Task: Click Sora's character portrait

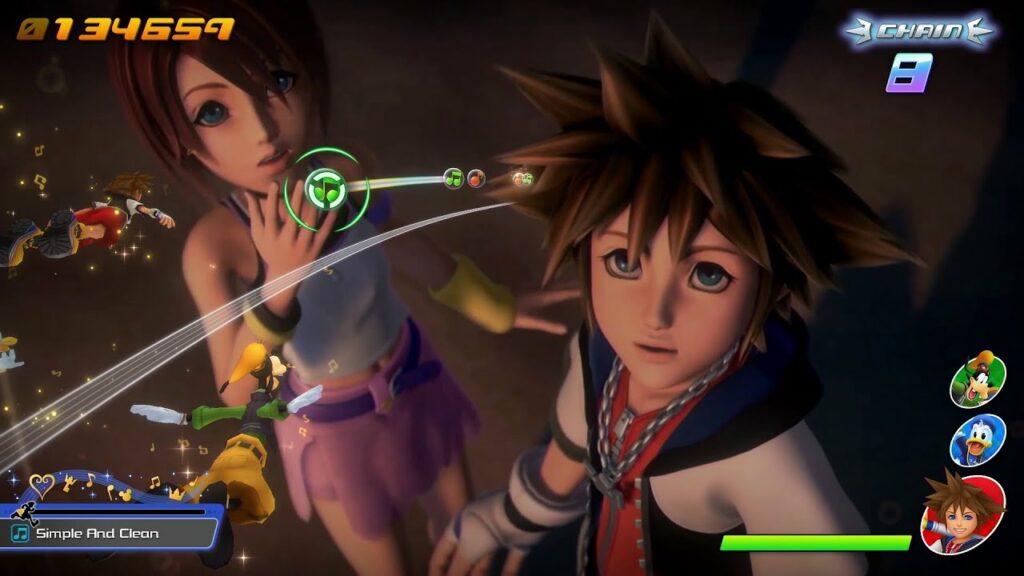Action: point(962,513)
